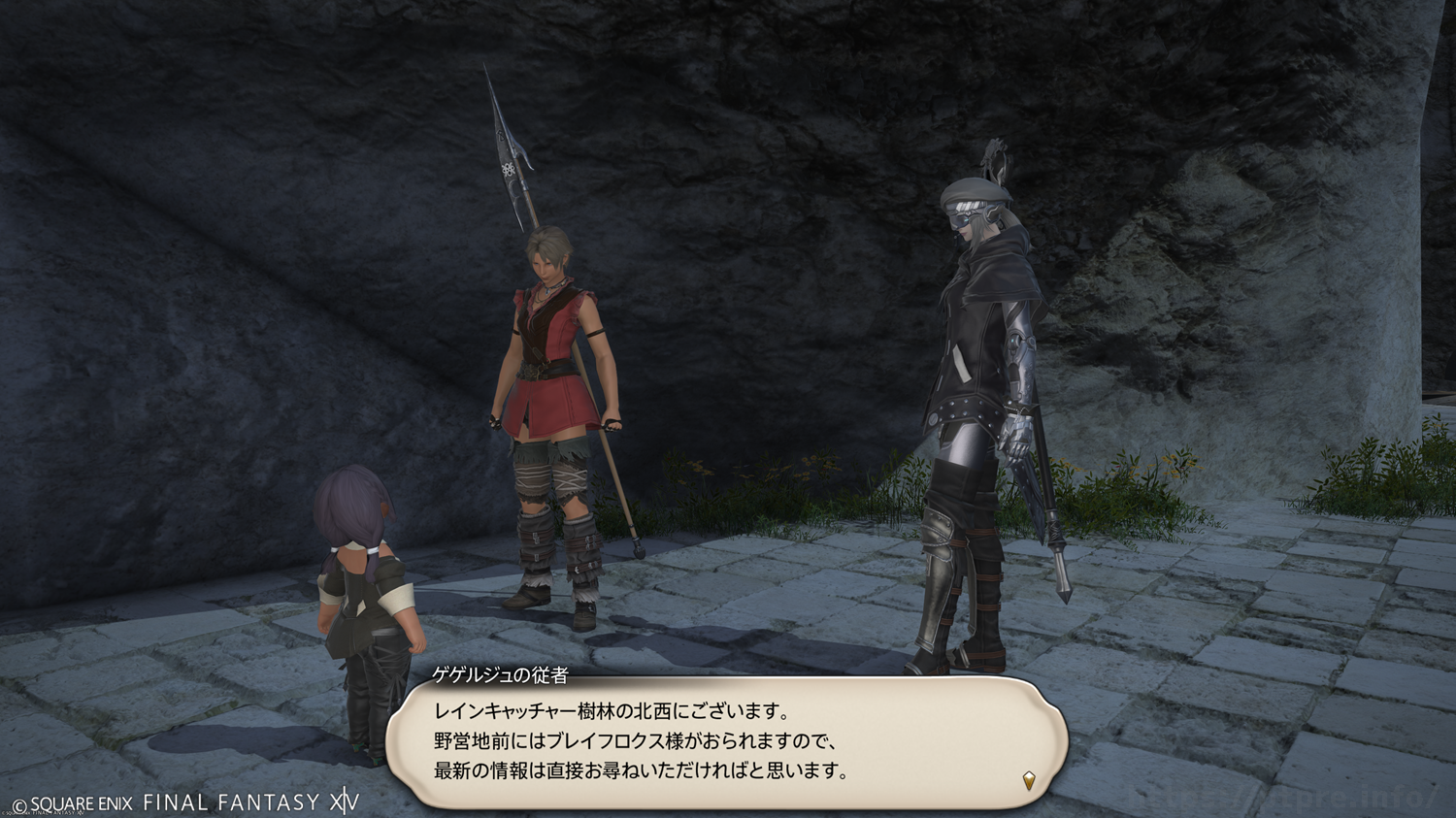Image resolution: width=1456 pixels, height=818 pixels.
Task: Click the dialogue box from ゲゲルジュの従者
Action: [x=726, y=742]
